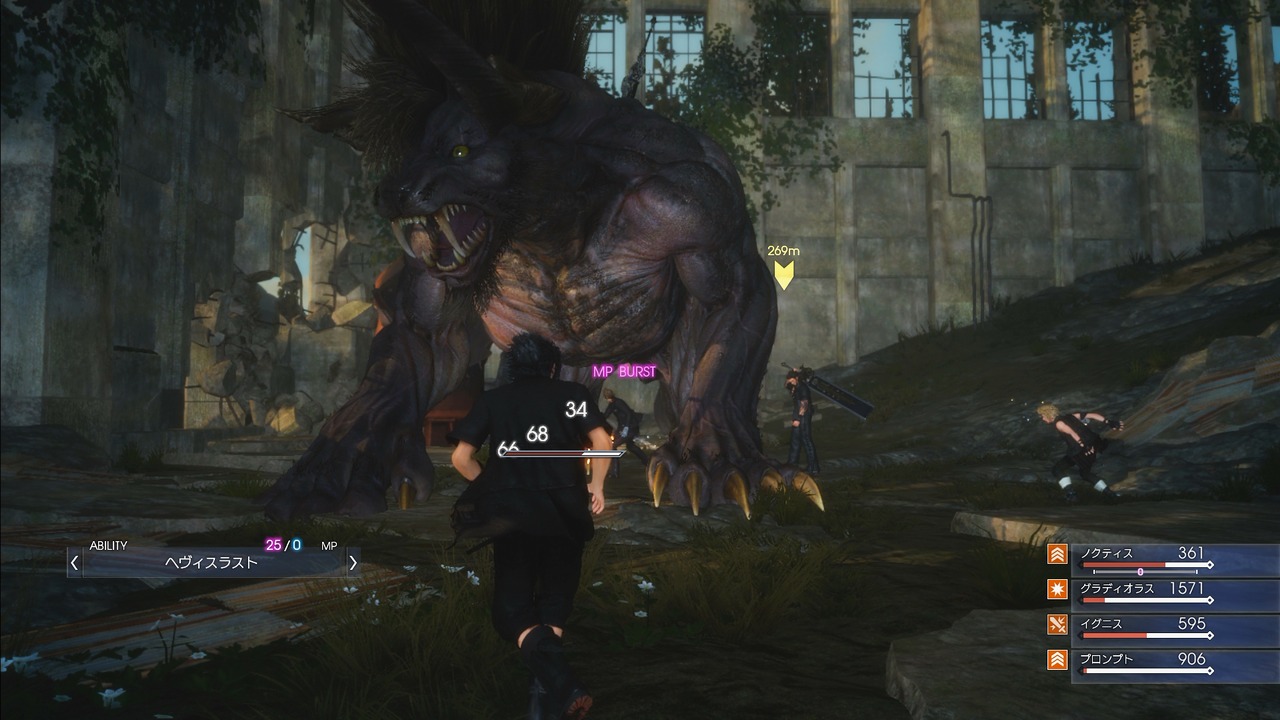This screenshot has width=1280, height=720.
Task: Click Gladiolus's orange starburst status icon
Action: click(x=1058, y=589)
